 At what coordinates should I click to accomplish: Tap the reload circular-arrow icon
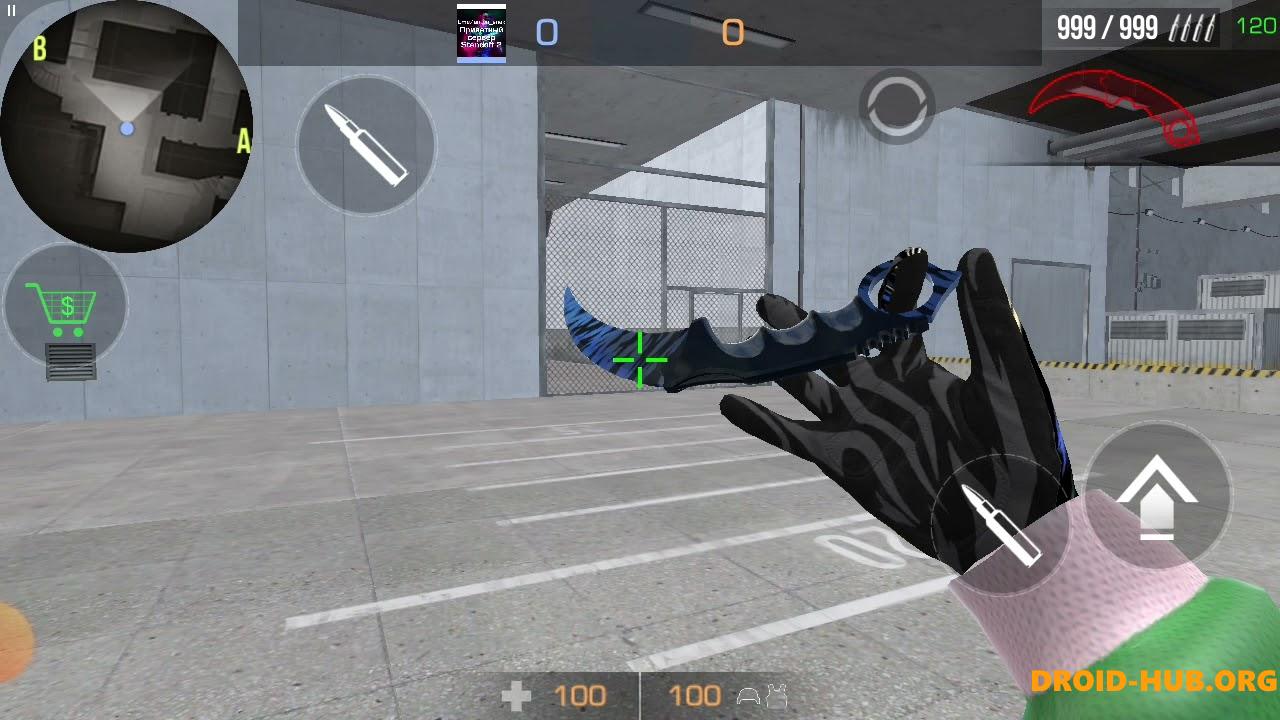[x=897, y=107]
